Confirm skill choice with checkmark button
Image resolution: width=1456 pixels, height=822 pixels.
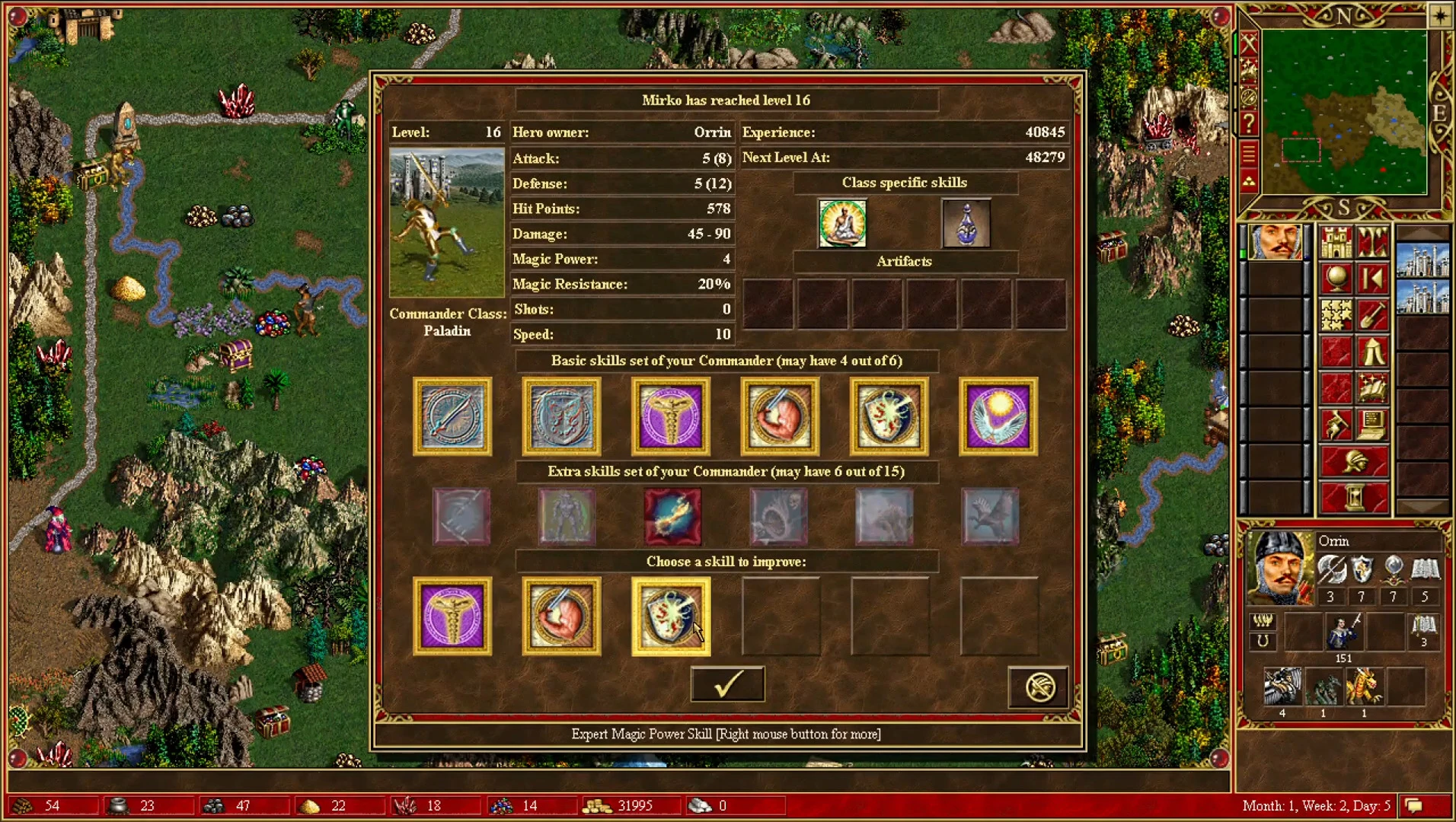(x=727, y=683)
